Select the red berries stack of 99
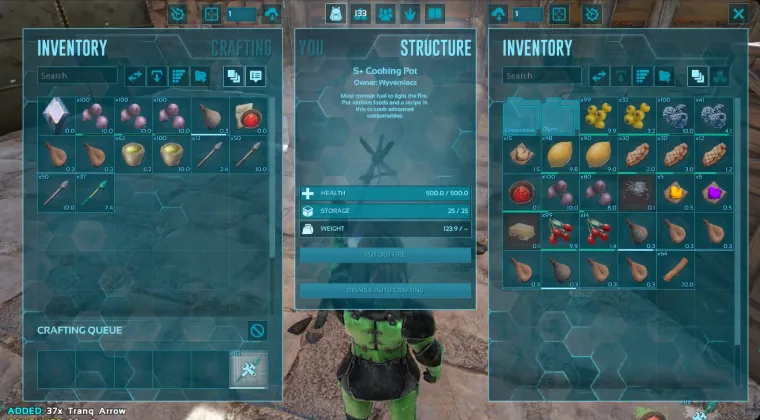Screen dimensions: 760x420 [x=559, y=231]
